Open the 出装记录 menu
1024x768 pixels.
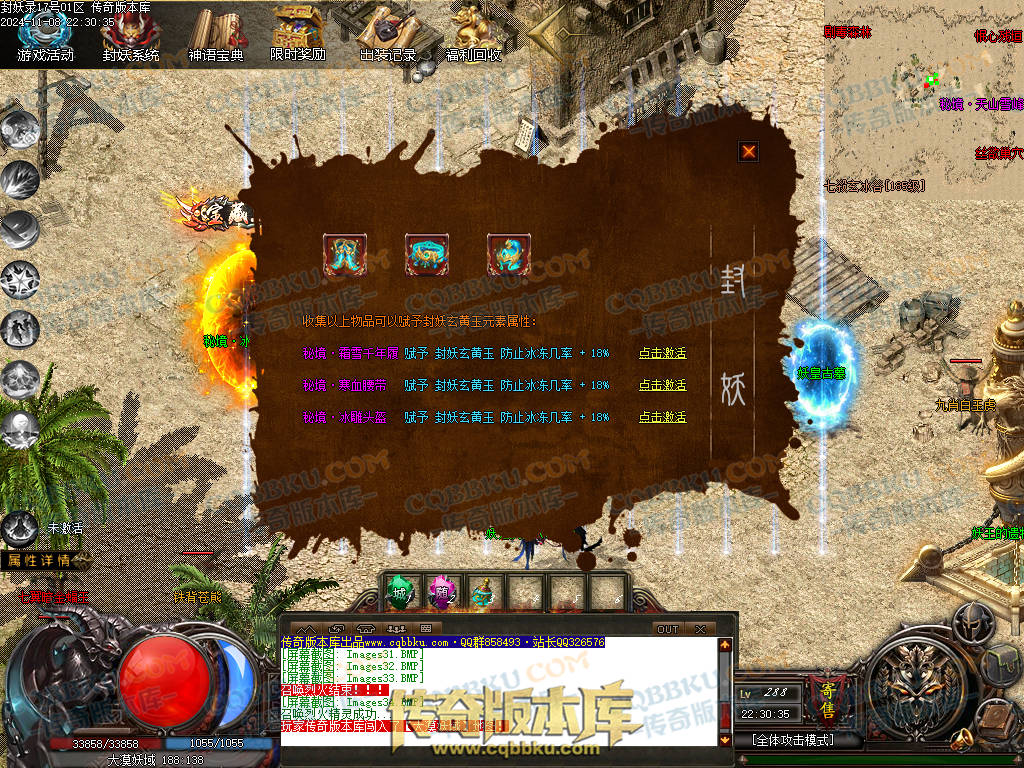pos(387,38)
